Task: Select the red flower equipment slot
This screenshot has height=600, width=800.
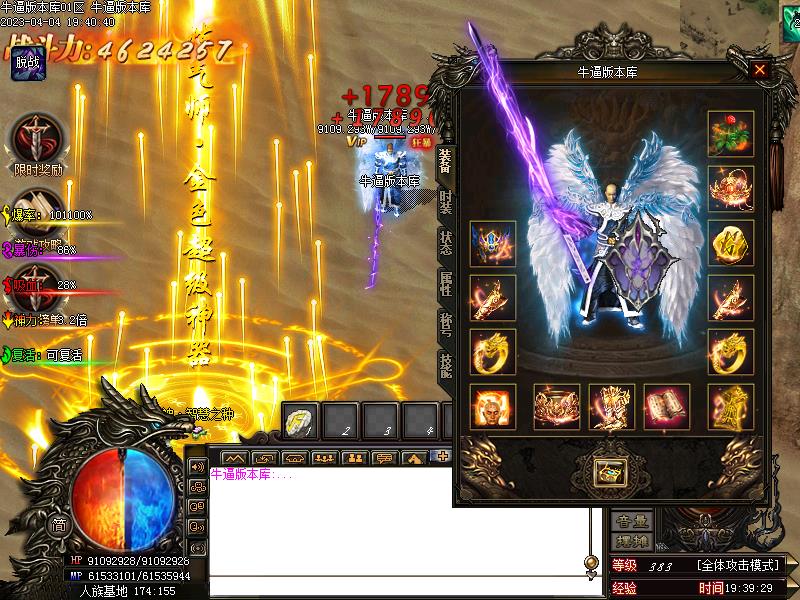Action: tap(731, 133)
